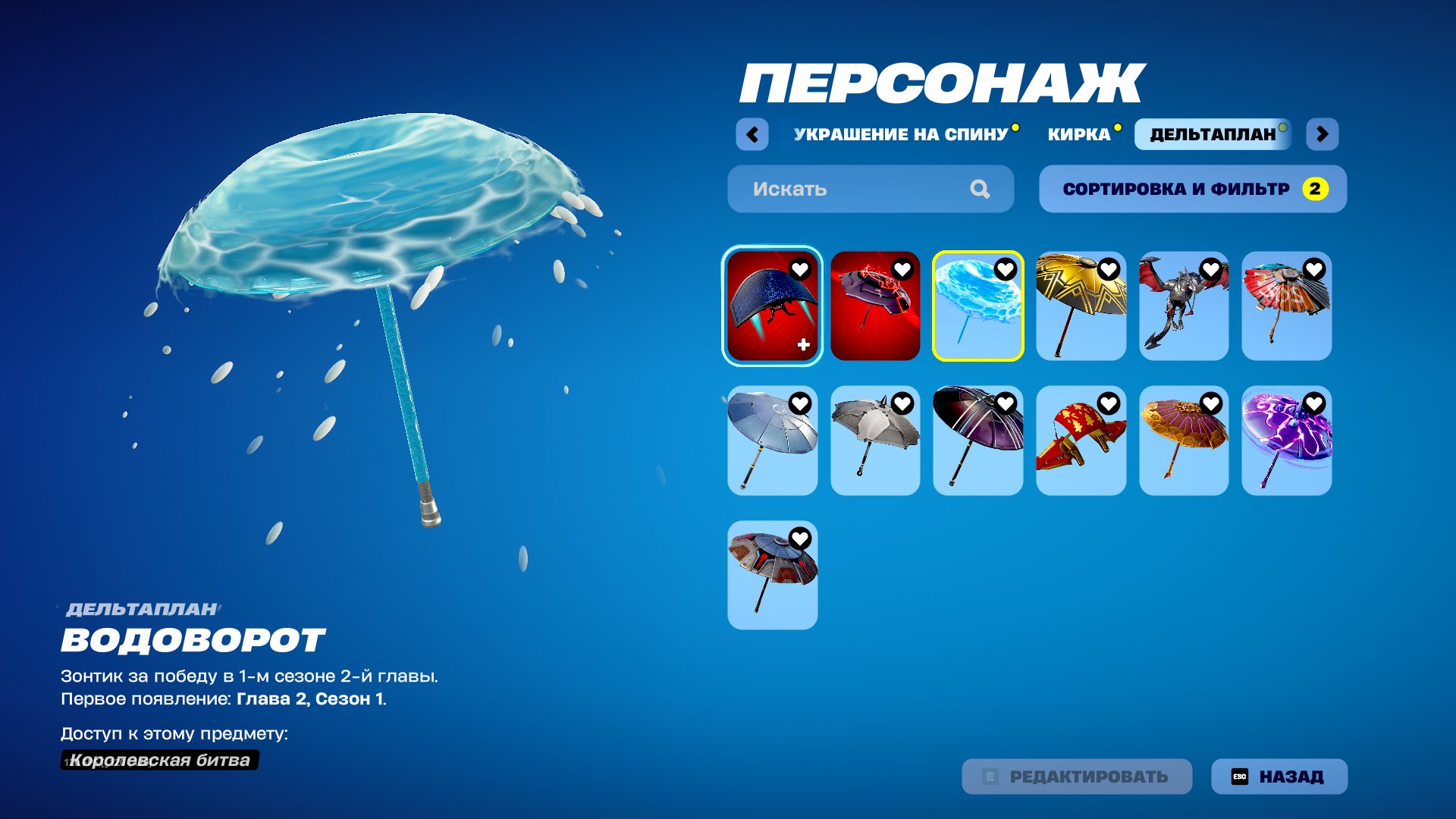
Task: Favorite the silver umbrella glider
Action: [799, 403]
